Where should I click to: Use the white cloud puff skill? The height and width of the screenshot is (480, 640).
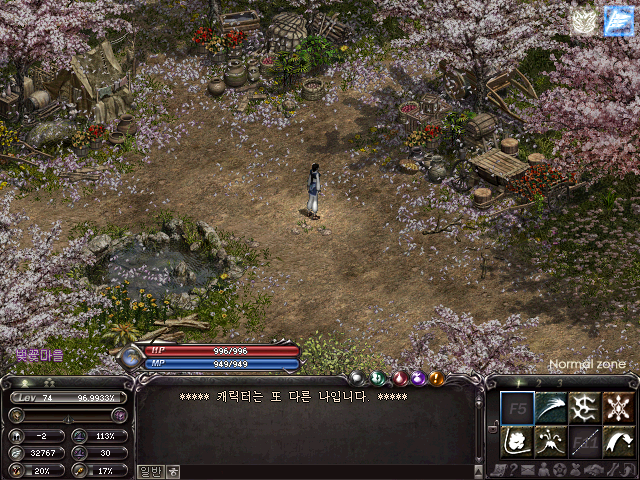click(517, 442)
